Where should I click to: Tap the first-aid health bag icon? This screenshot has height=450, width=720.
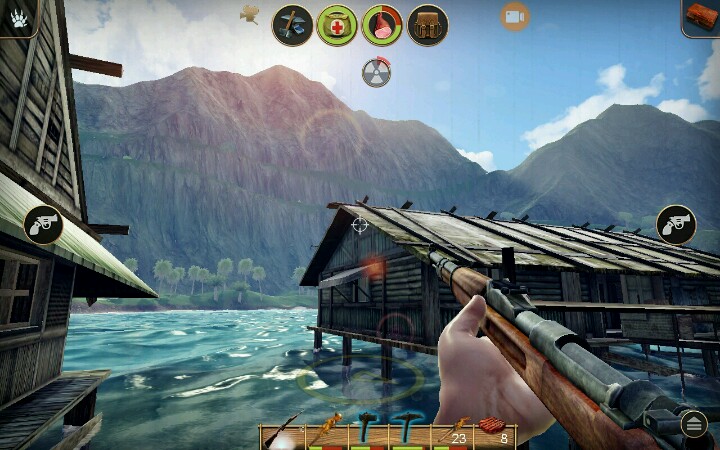[338, 24]
